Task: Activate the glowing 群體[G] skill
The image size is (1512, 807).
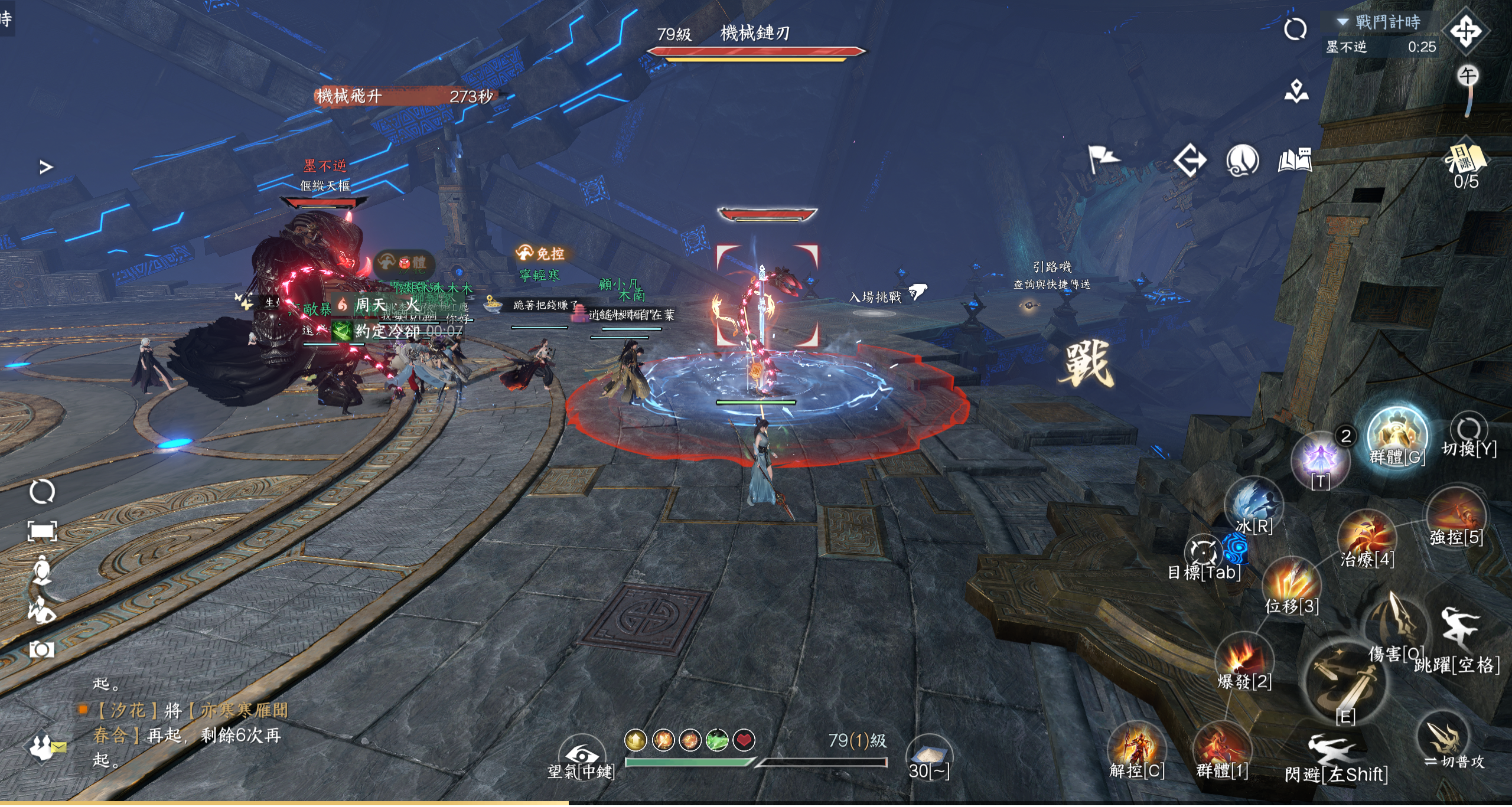Action: pyautogui.click(x=1397, y=437)
